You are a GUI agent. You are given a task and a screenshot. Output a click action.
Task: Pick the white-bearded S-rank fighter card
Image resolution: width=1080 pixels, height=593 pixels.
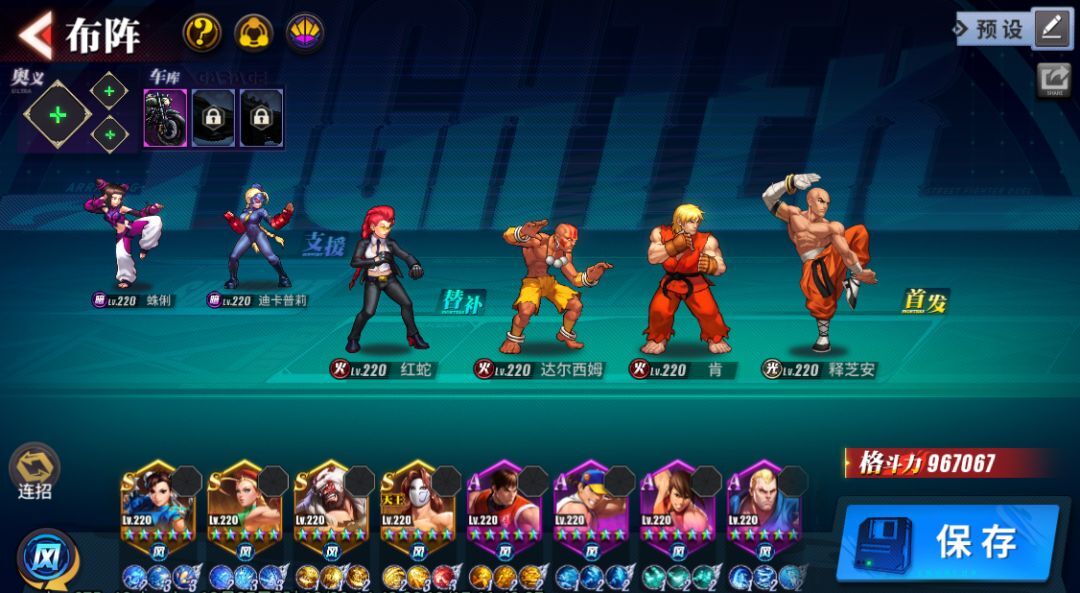click(x=331, y=505)
